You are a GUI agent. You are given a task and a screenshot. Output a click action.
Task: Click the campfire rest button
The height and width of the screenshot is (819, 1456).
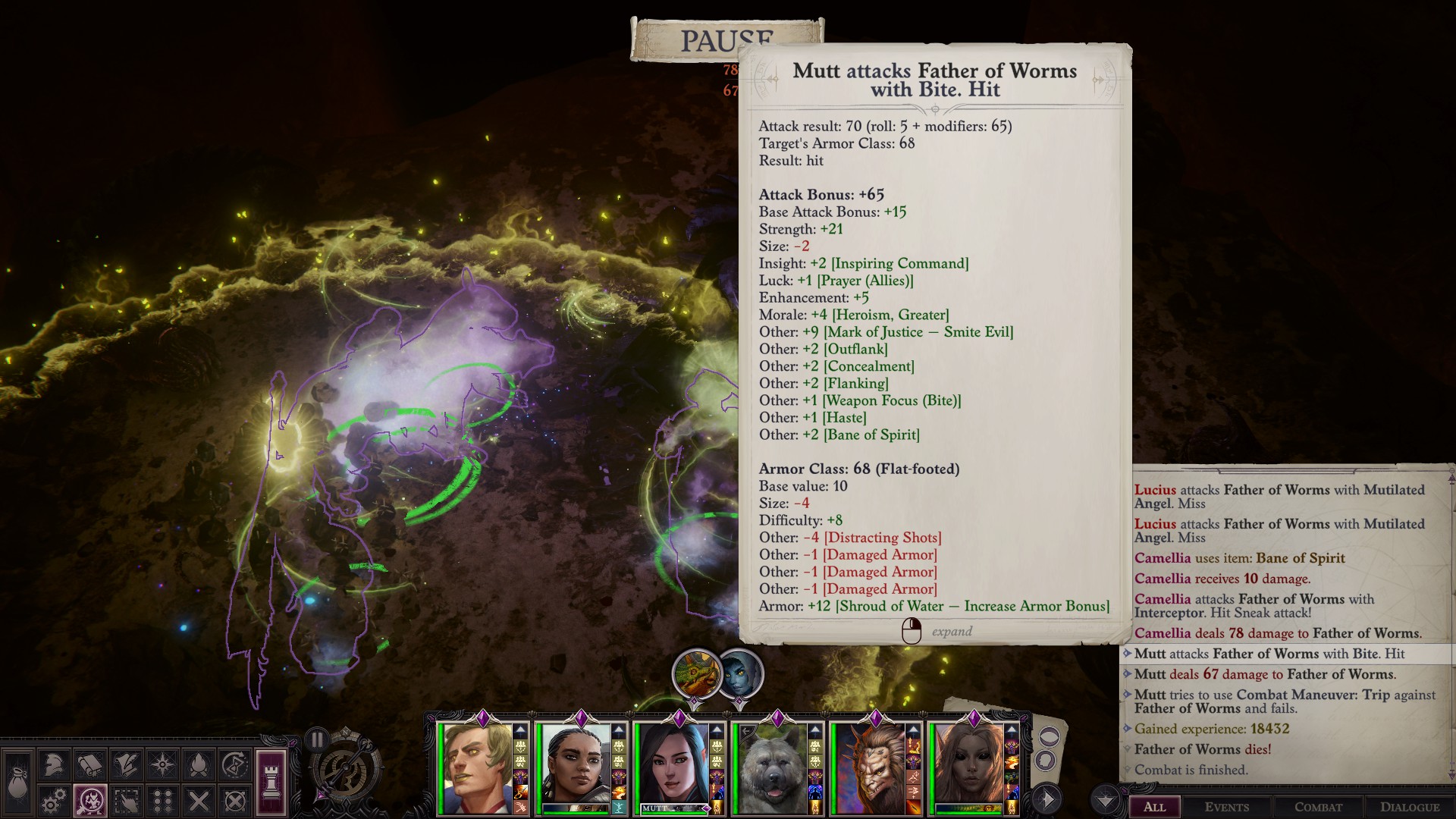click(199, 765)
